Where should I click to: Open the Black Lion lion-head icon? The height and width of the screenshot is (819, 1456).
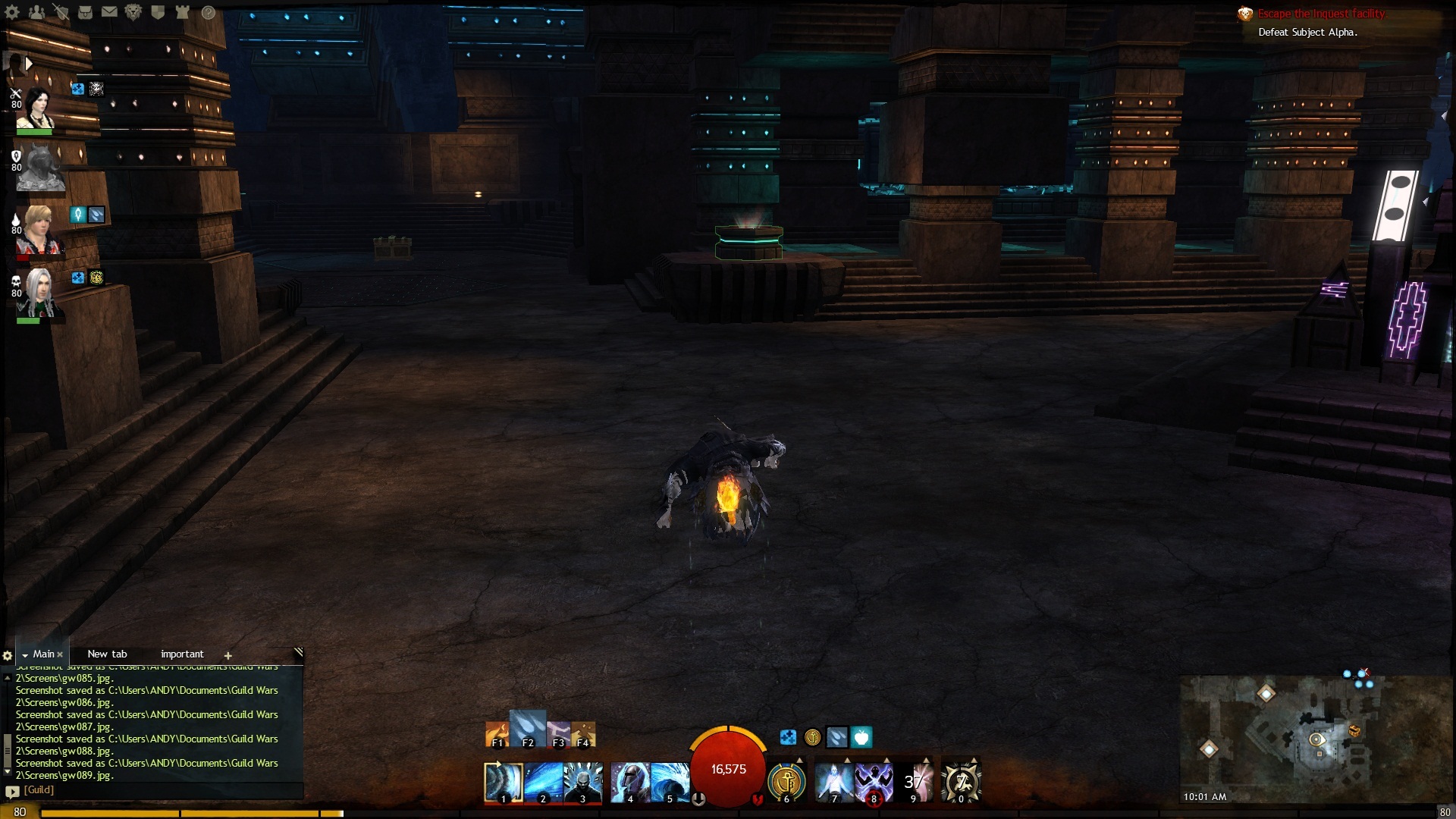133,12
